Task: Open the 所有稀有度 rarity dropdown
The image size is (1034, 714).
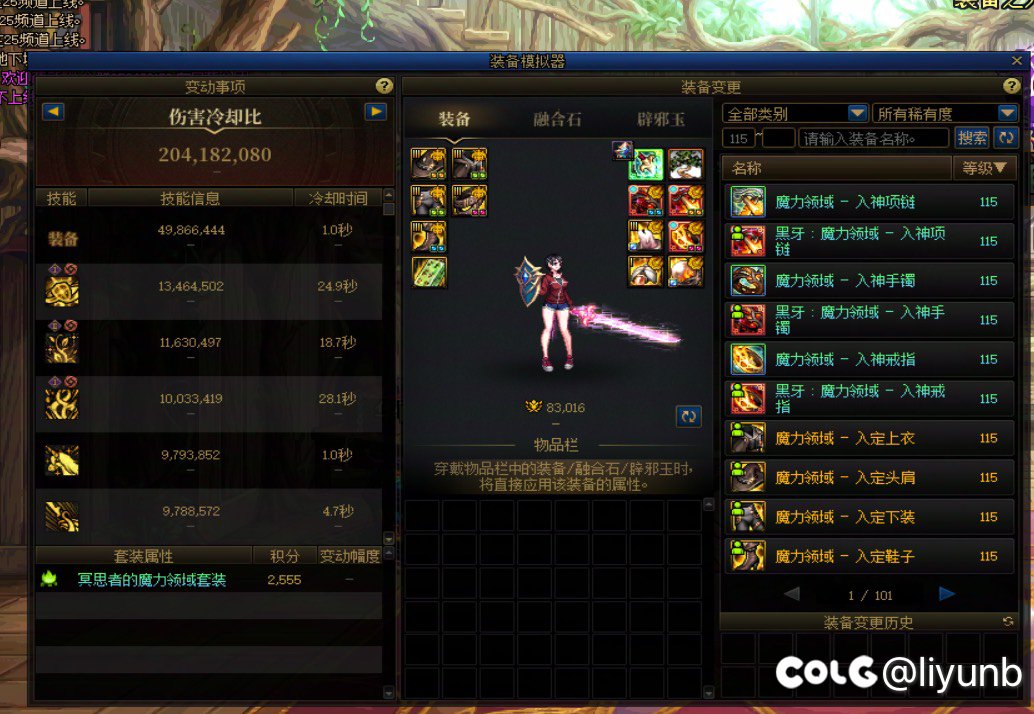Action: 945,114
